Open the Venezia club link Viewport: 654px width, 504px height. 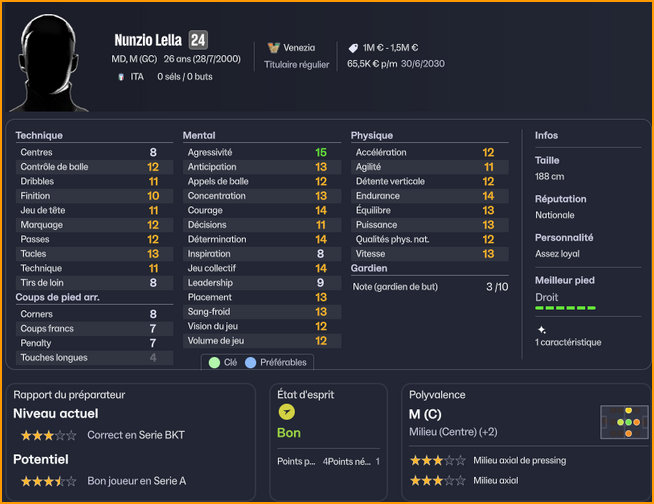[299, 47]
